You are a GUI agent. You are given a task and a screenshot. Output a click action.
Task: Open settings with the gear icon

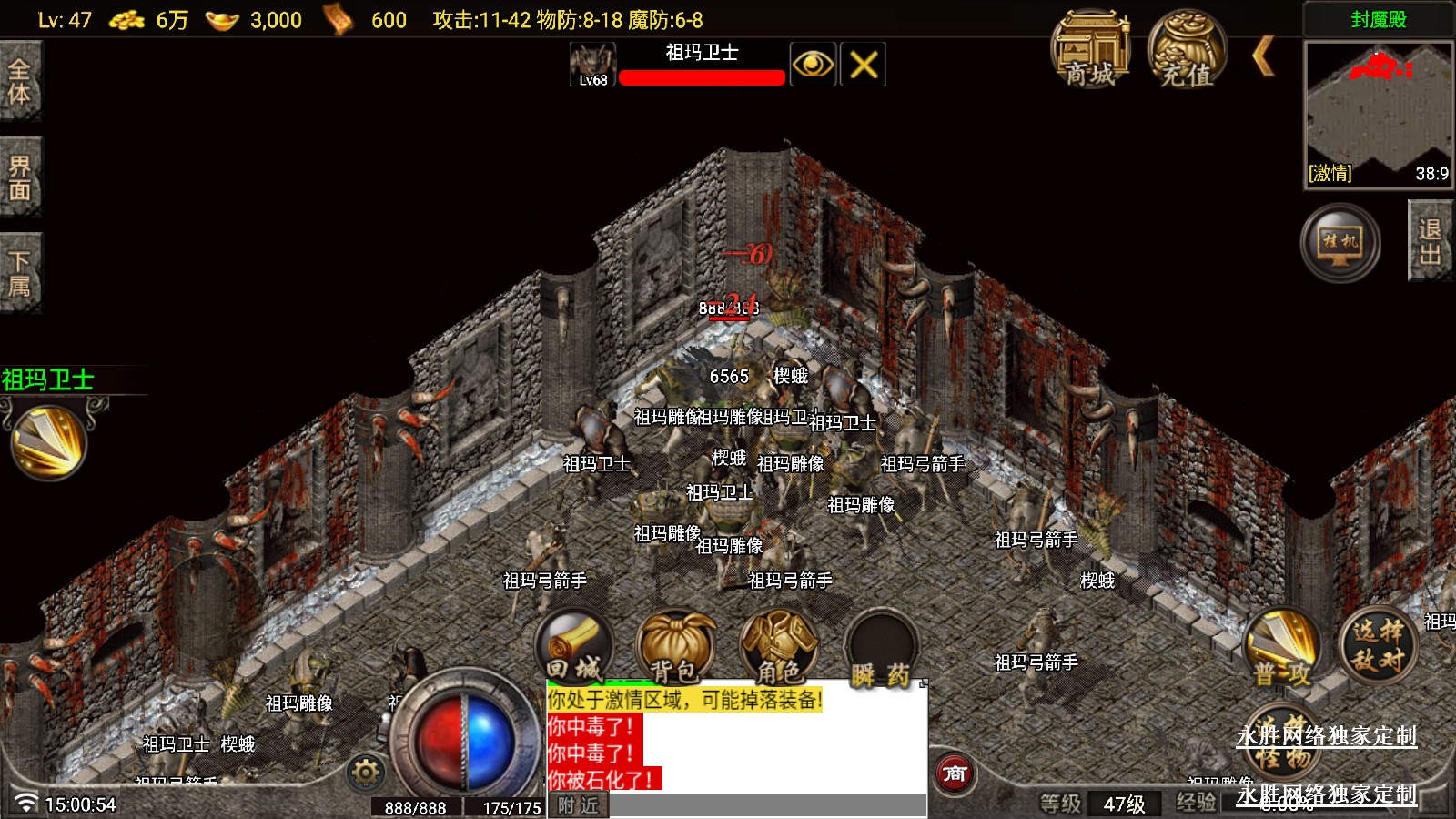(x=366, y=773)
